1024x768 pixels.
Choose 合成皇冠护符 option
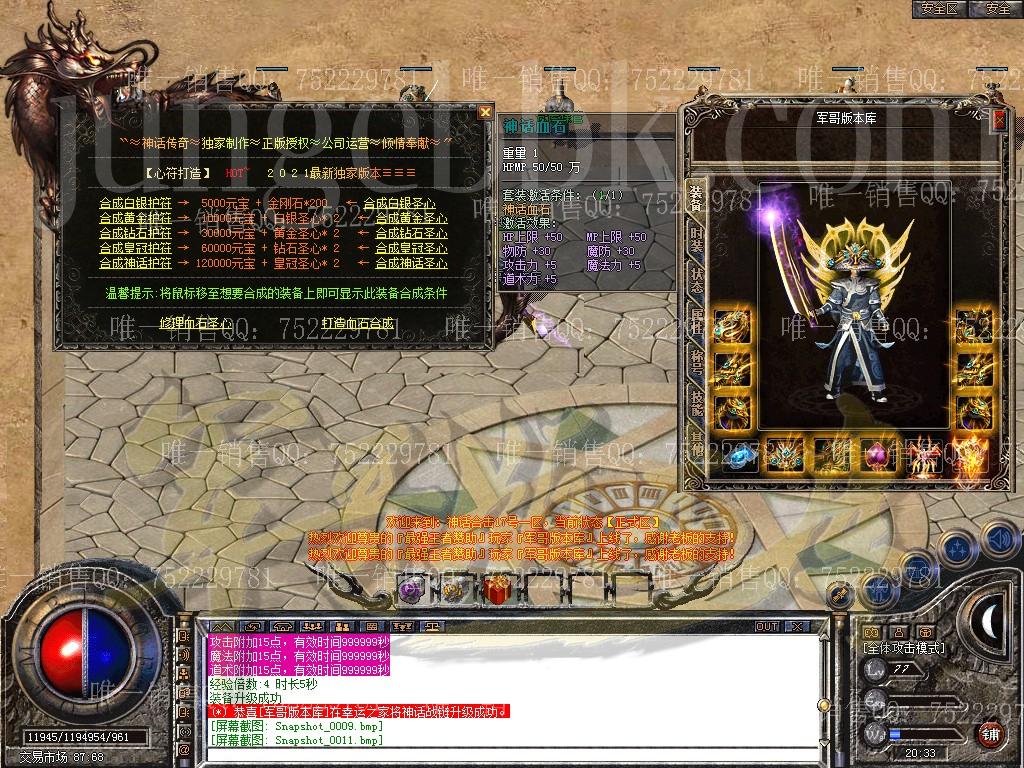[135, 248]
